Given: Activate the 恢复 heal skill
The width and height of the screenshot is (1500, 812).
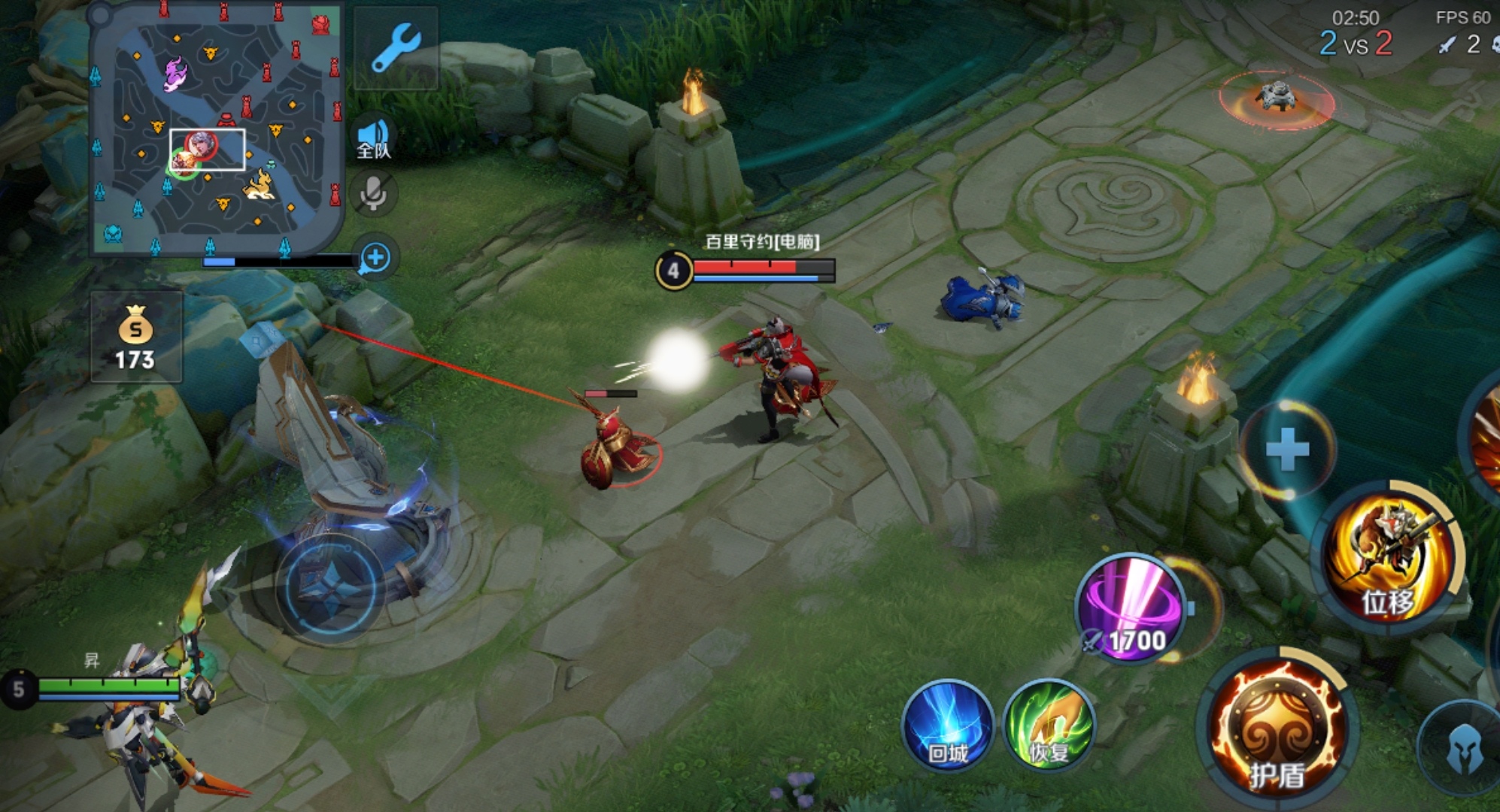Looking at the screenshot, I should coord(1050,726).
